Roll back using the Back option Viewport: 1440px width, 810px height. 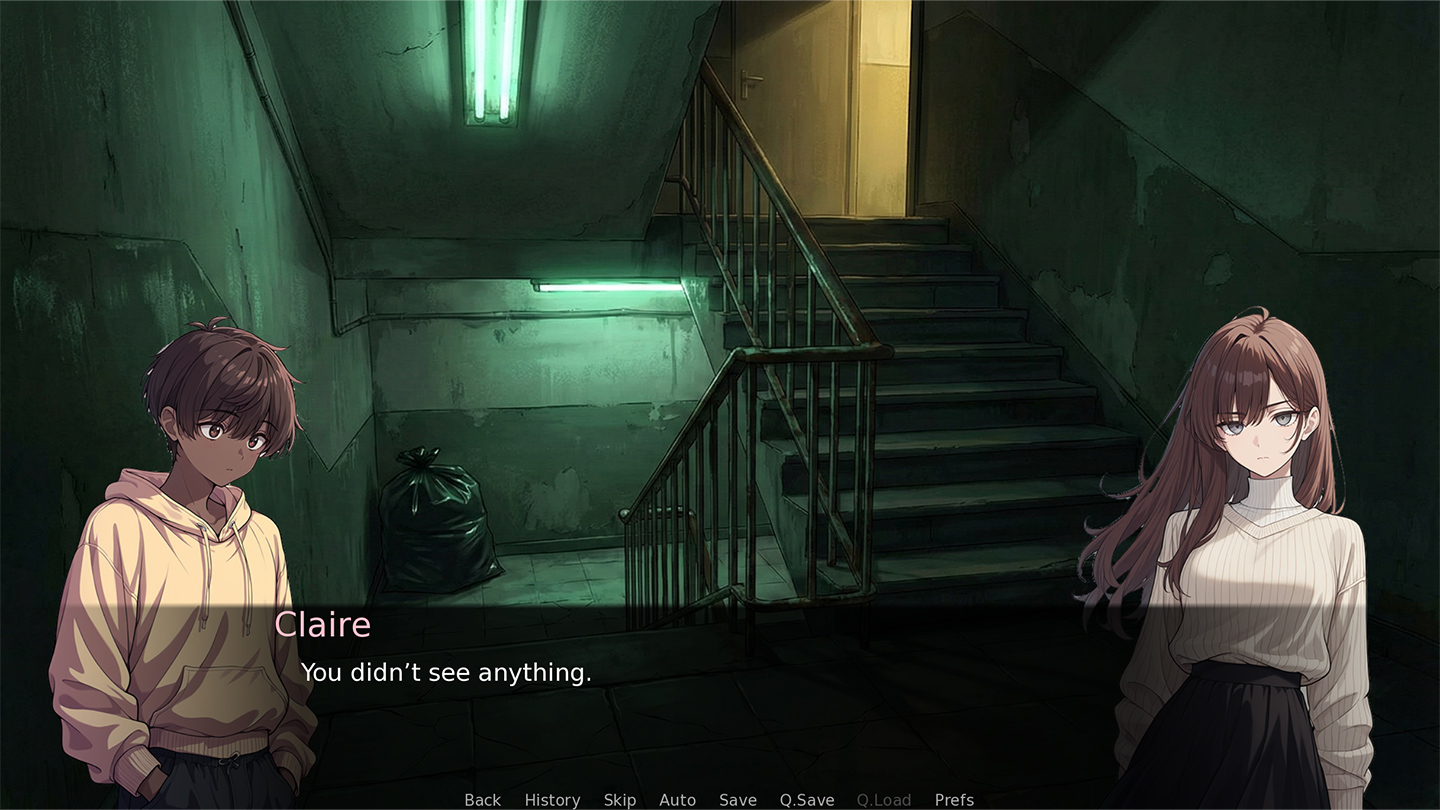481,799
